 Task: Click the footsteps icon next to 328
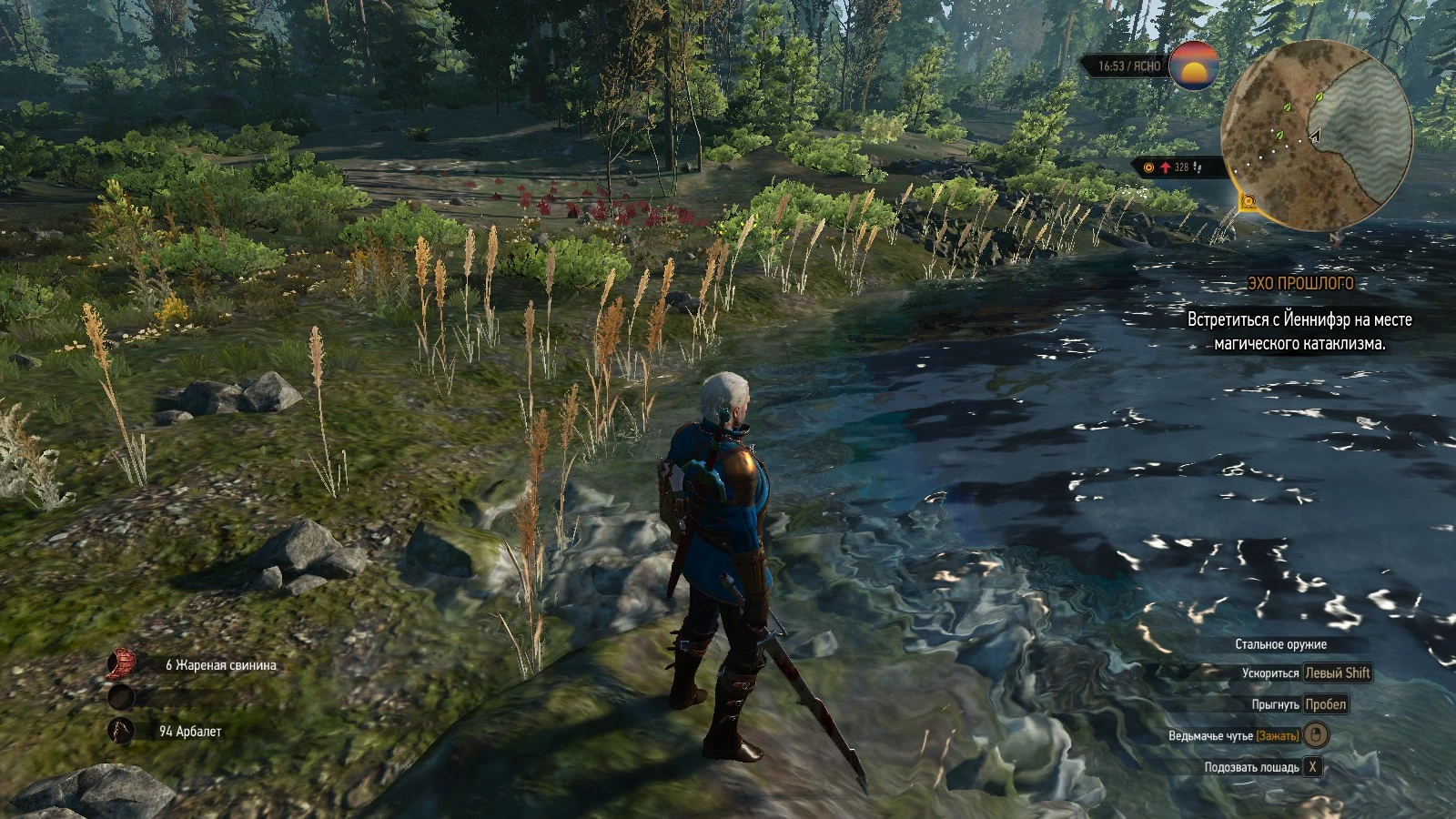coord(1198,168)
